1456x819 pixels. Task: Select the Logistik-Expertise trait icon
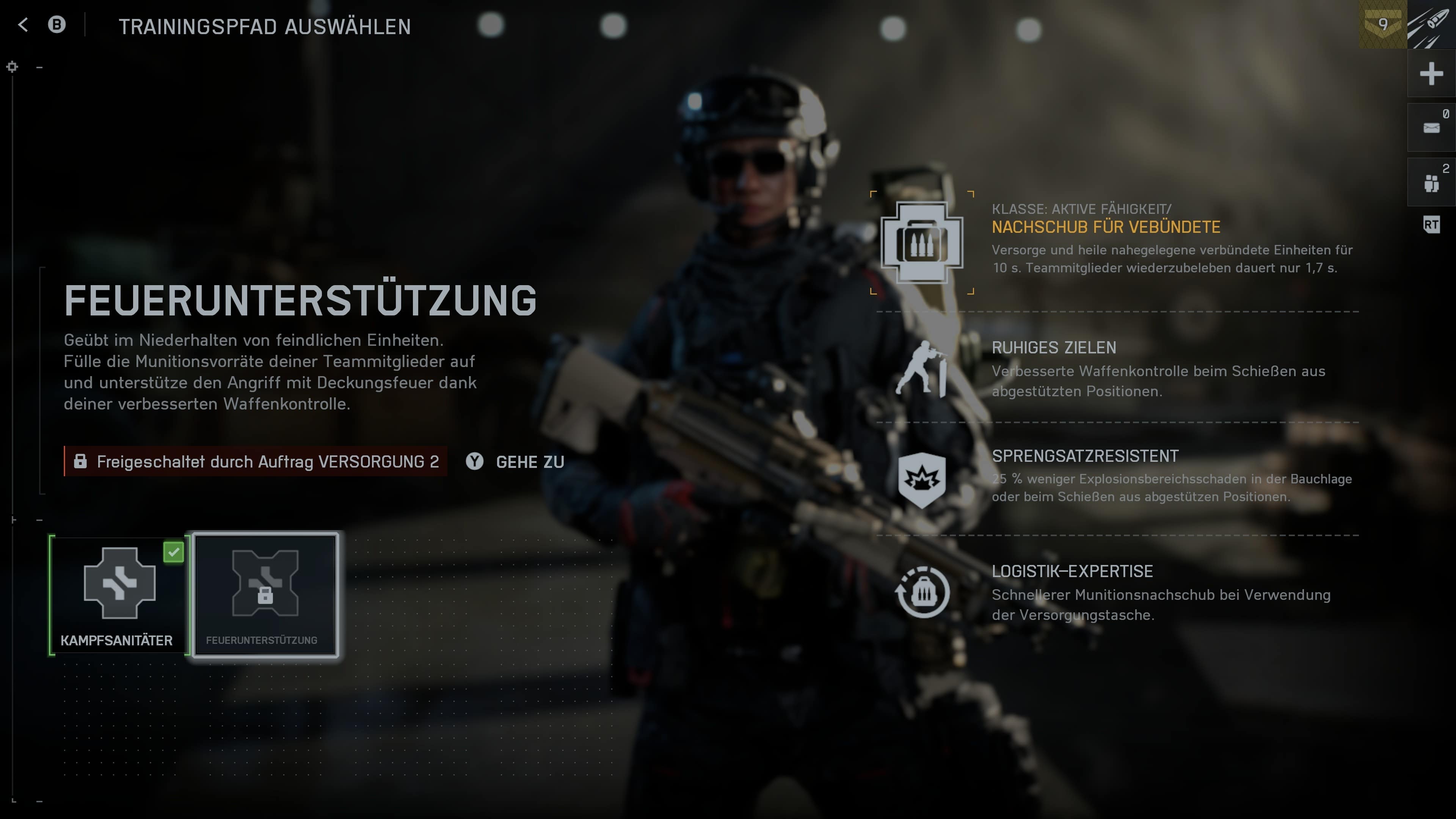922,592
